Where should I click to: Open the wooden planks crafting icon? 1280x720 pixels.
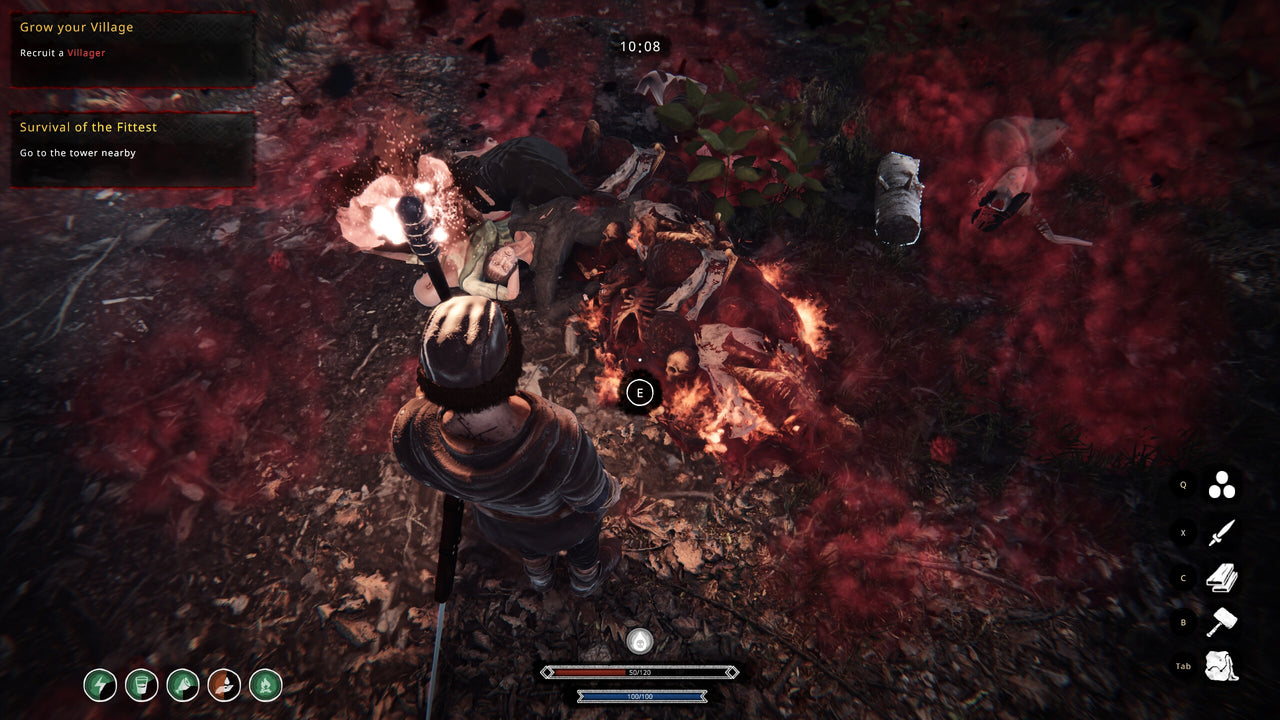click(1221, 578)
